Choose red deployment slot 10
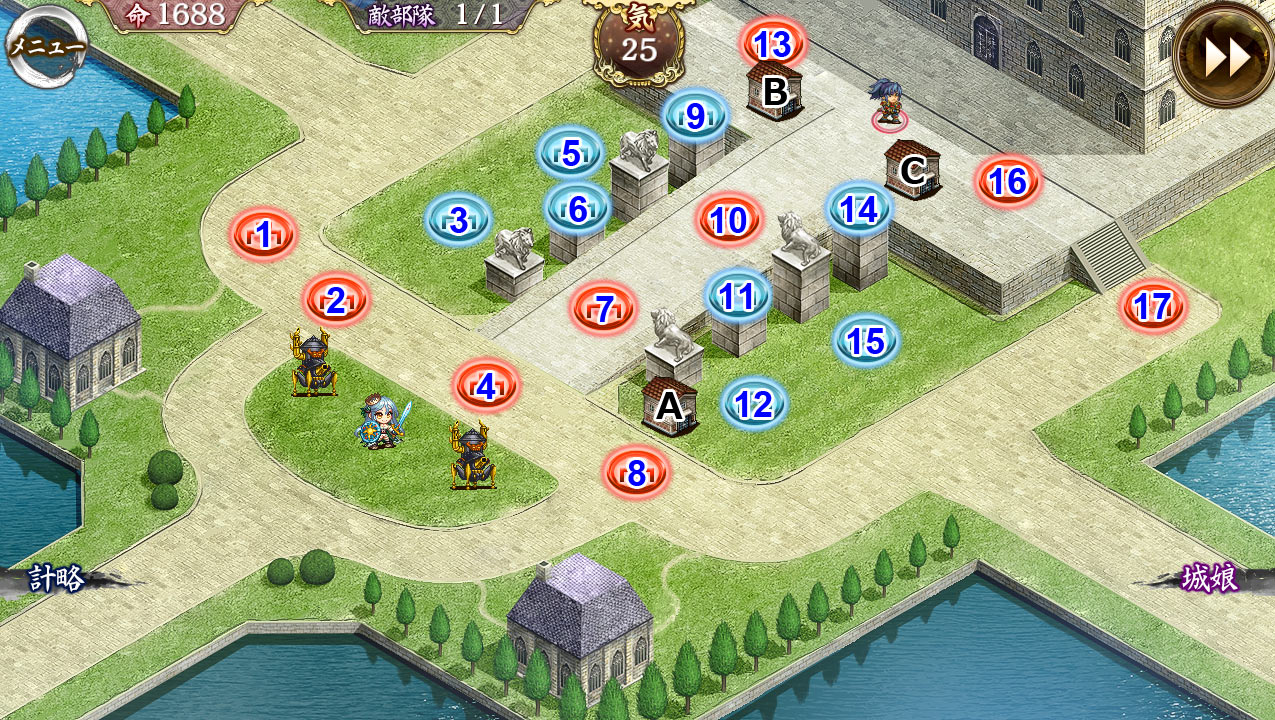Screen dimensions: 1275x720 [x=729, y=220]
